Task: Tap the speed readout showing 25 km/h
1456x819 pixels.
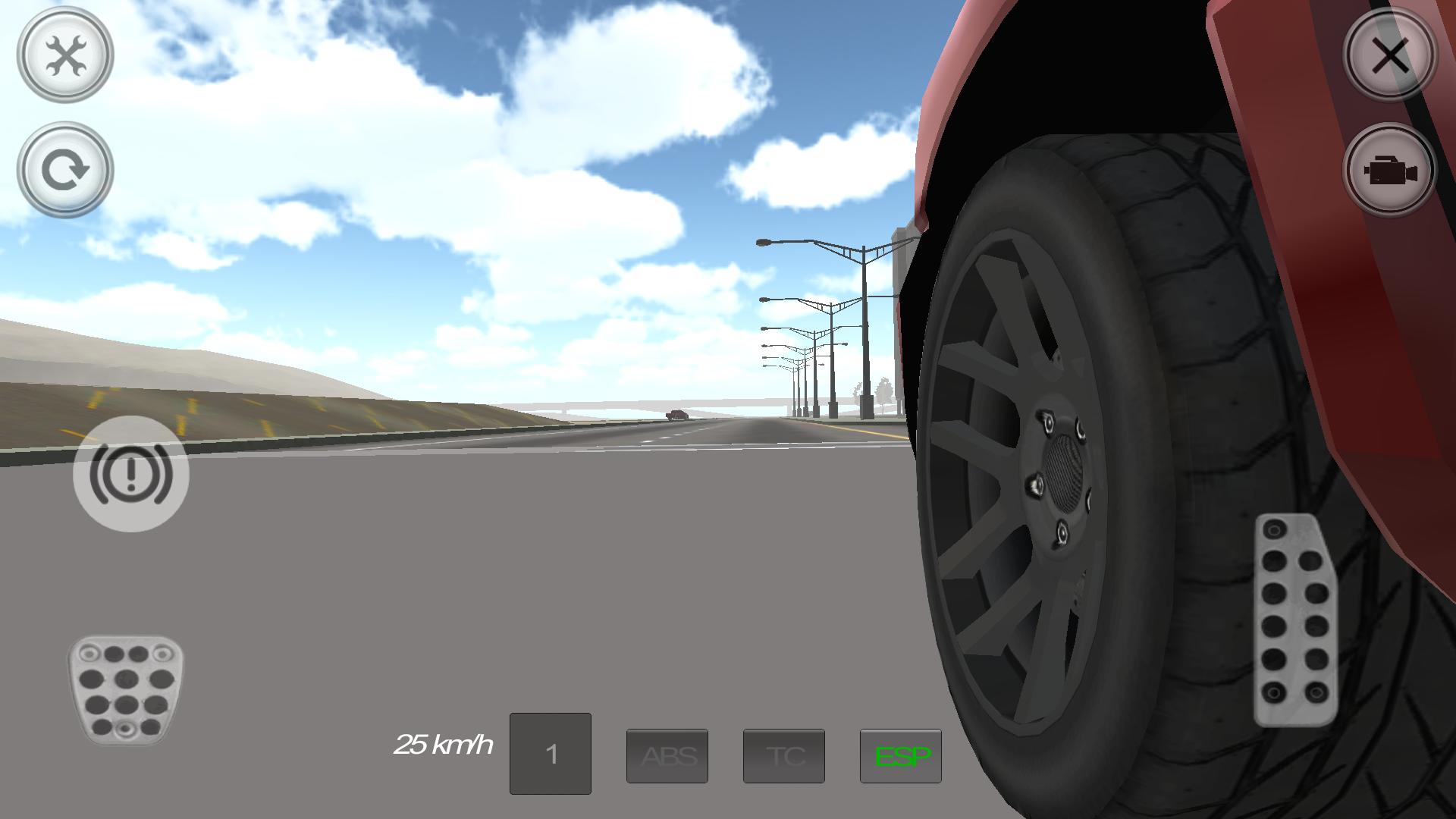Action: click(x=444, y=745)
